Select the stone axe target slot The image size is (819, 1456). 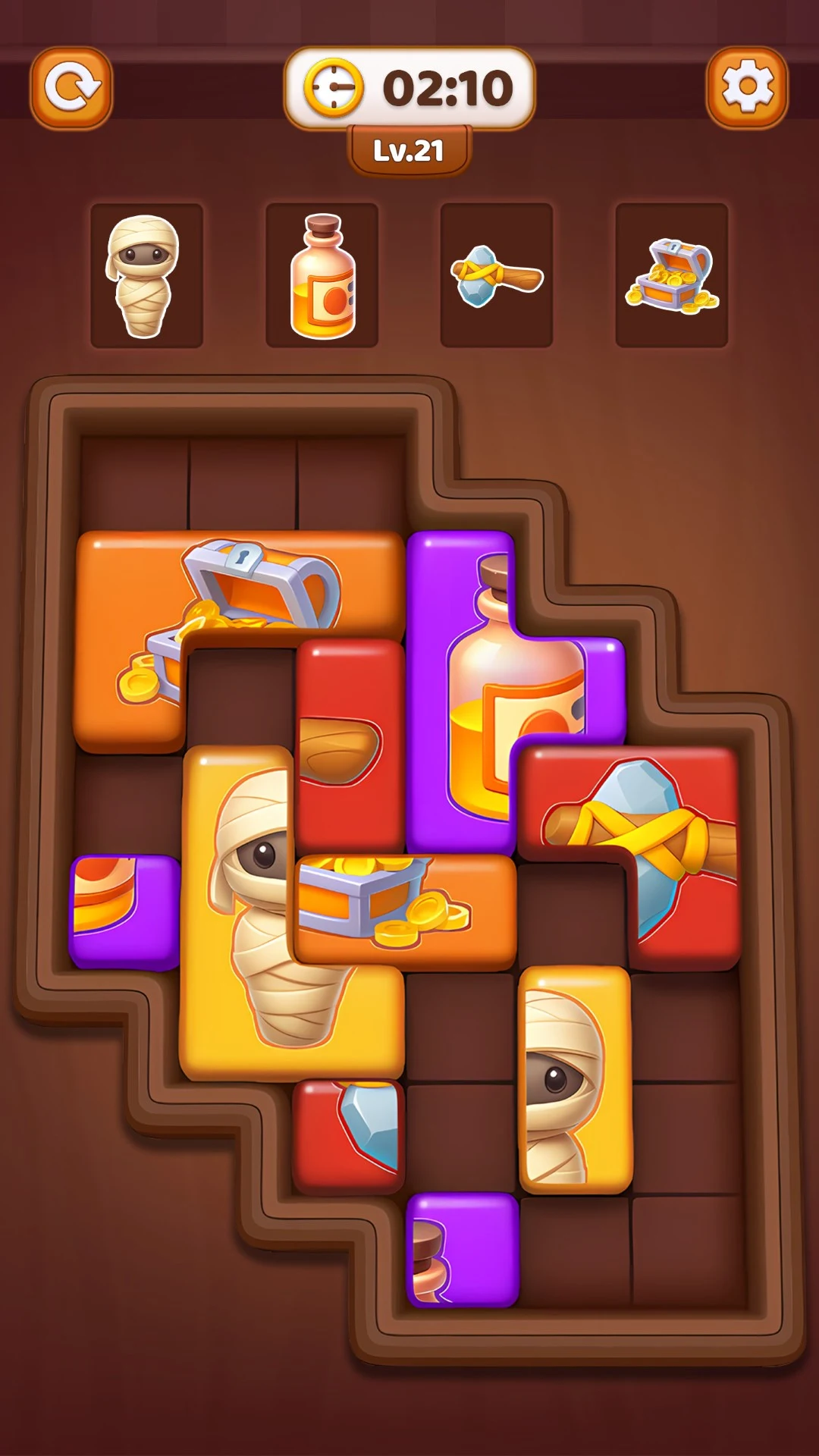click(x=497, y=275)
